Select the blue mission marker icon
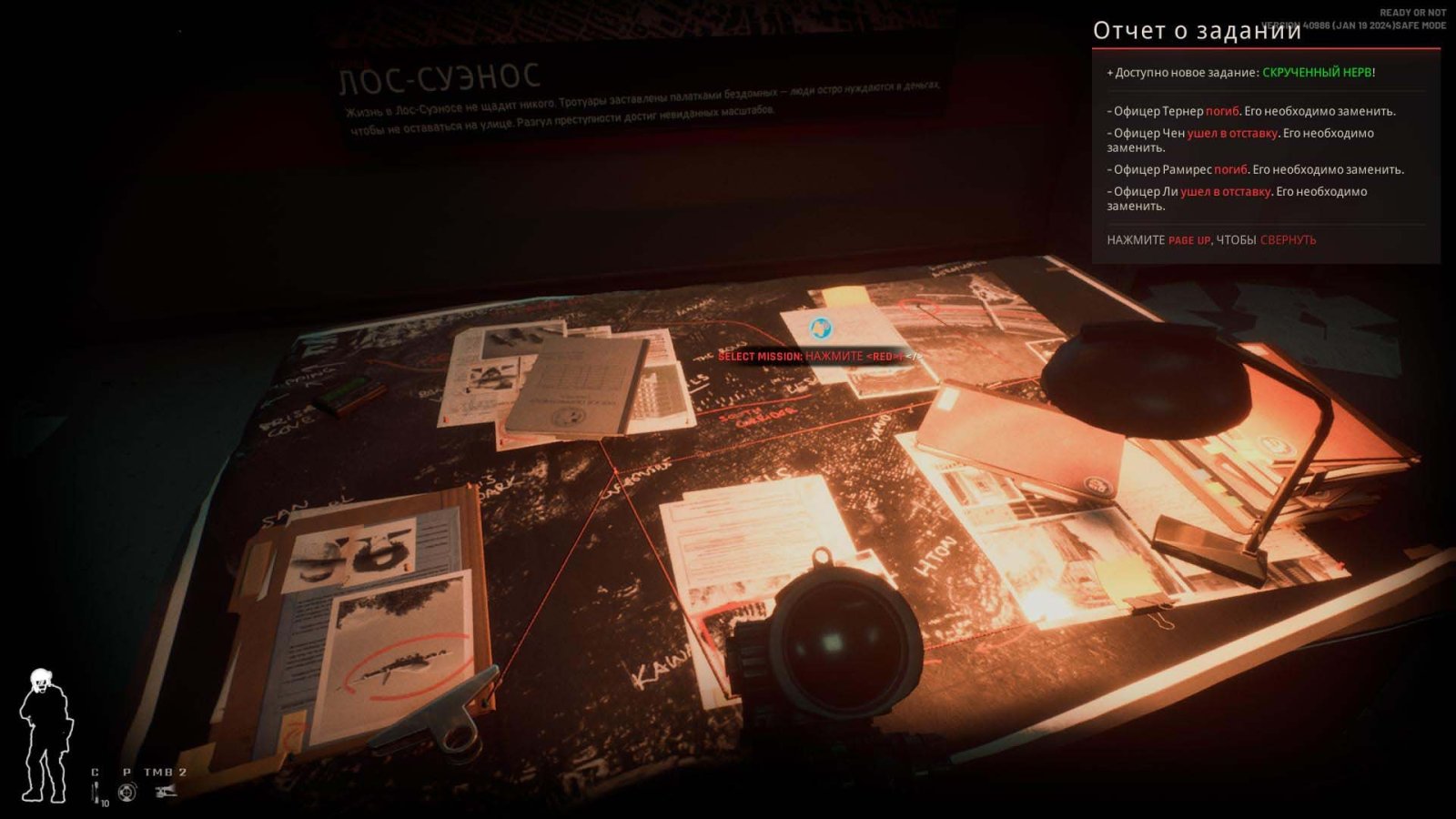 pos(821,328)
